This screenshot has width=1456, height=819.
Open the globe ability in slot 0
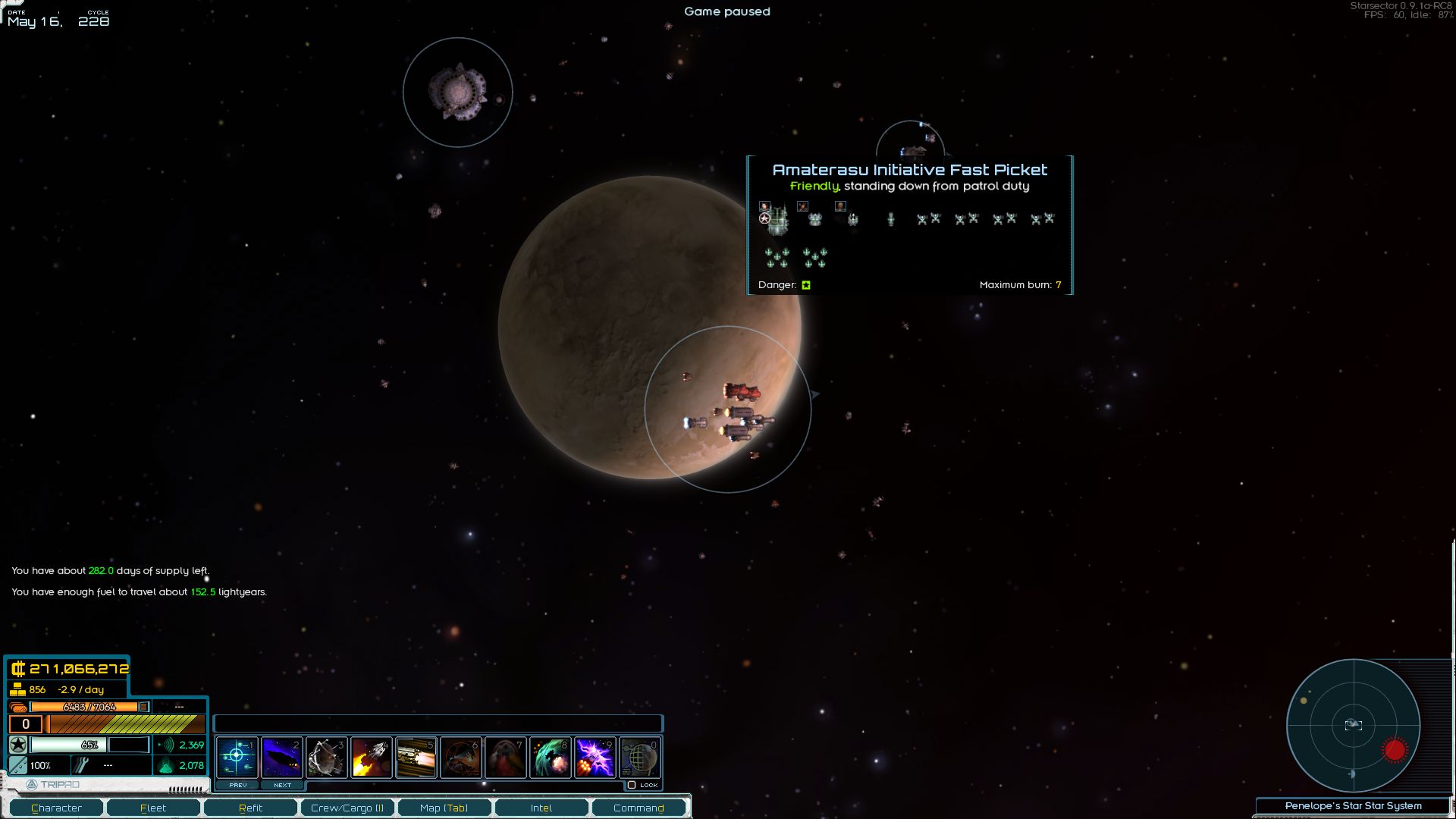point(639,756)
